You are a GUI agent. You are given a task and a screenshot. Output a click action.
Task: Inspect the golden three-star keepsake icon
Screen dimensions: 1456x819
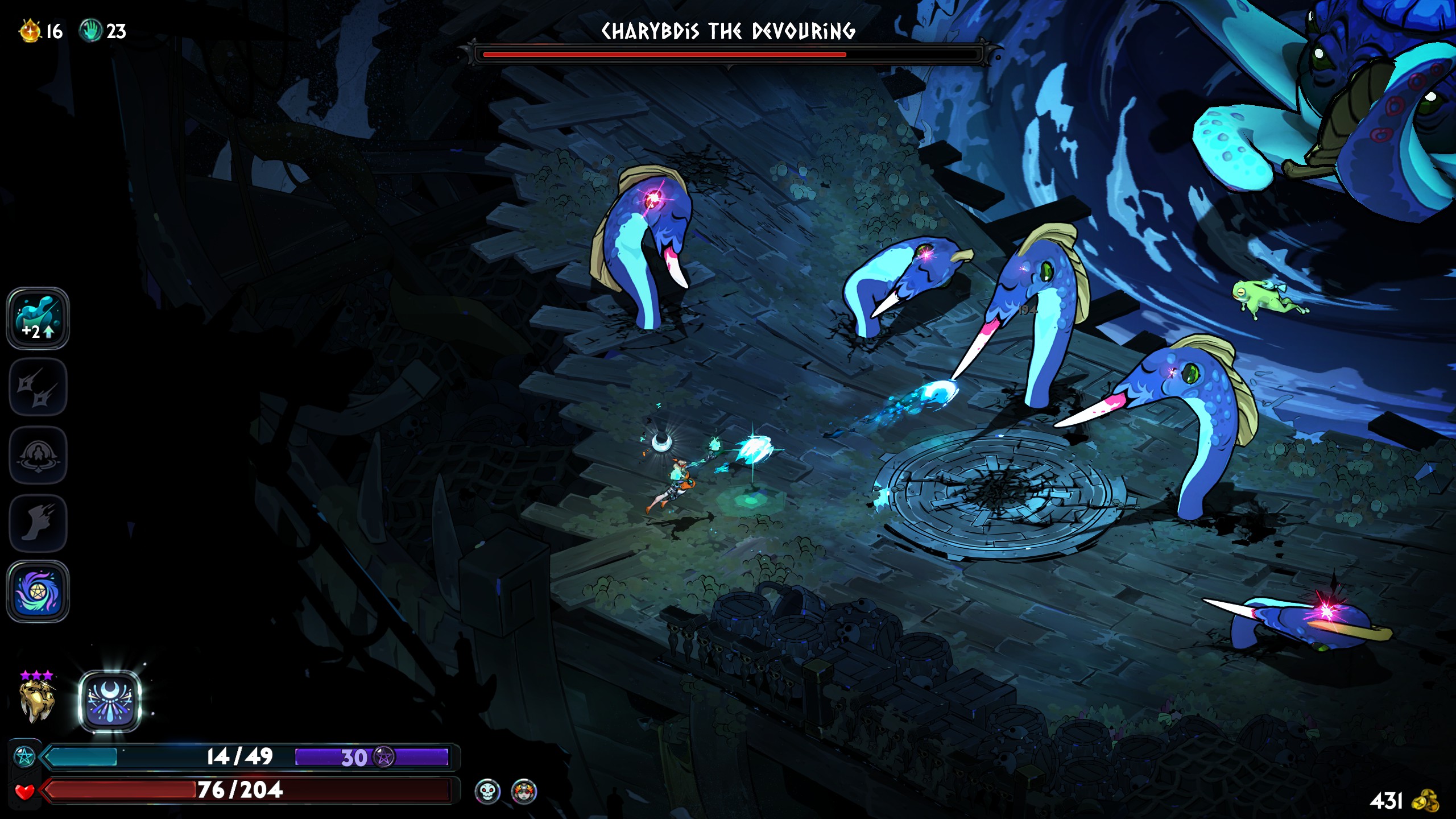[x=37, y=701]
